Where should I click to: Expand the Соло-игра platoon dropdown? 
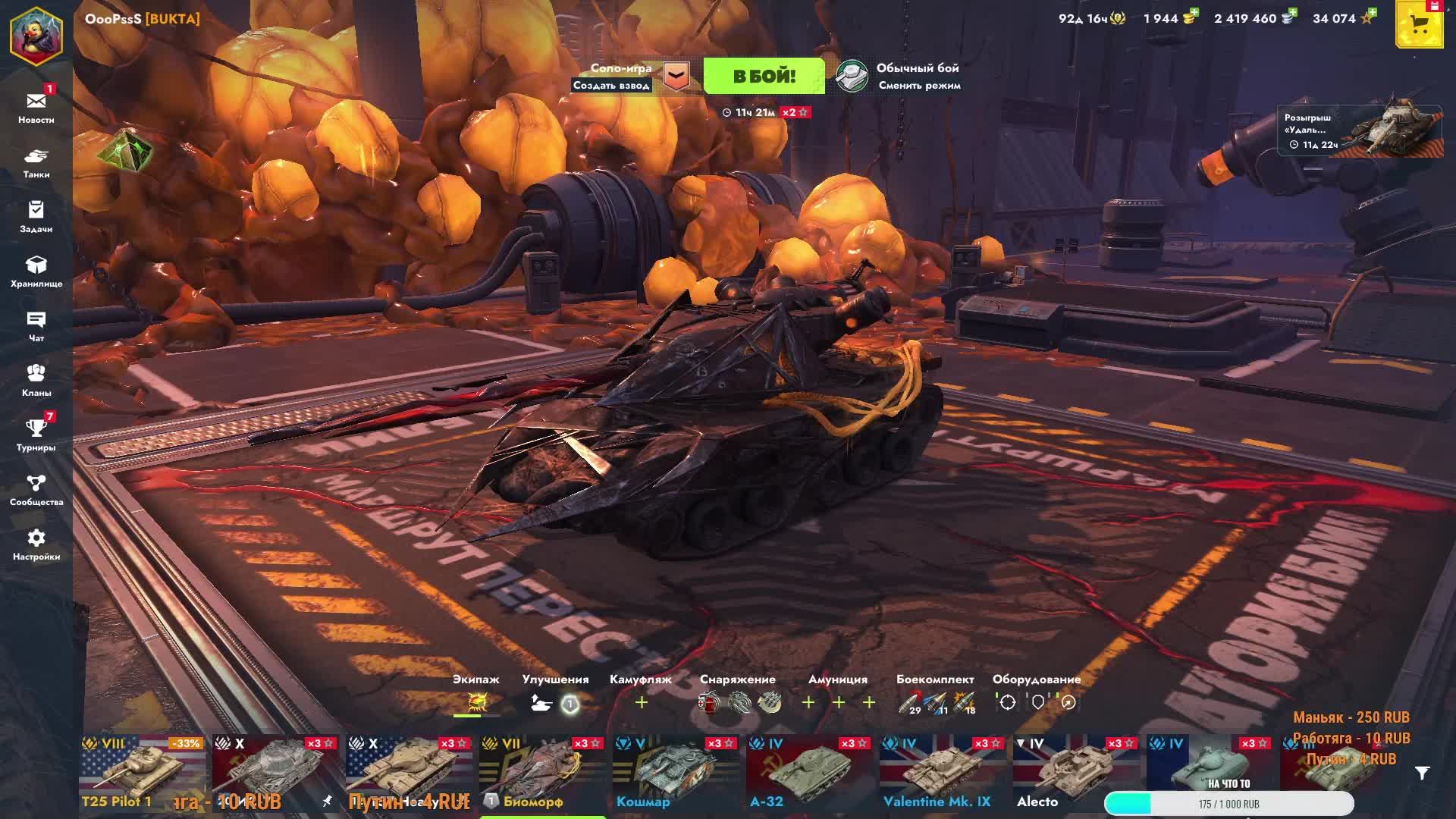click(676, 76)
